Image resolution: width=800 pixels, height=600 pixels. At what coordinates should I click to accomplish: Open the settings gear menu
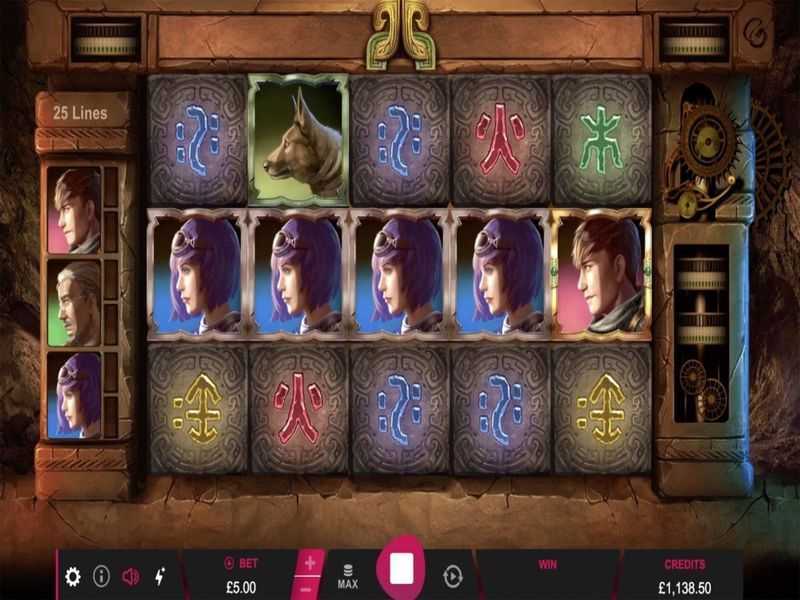73,576
